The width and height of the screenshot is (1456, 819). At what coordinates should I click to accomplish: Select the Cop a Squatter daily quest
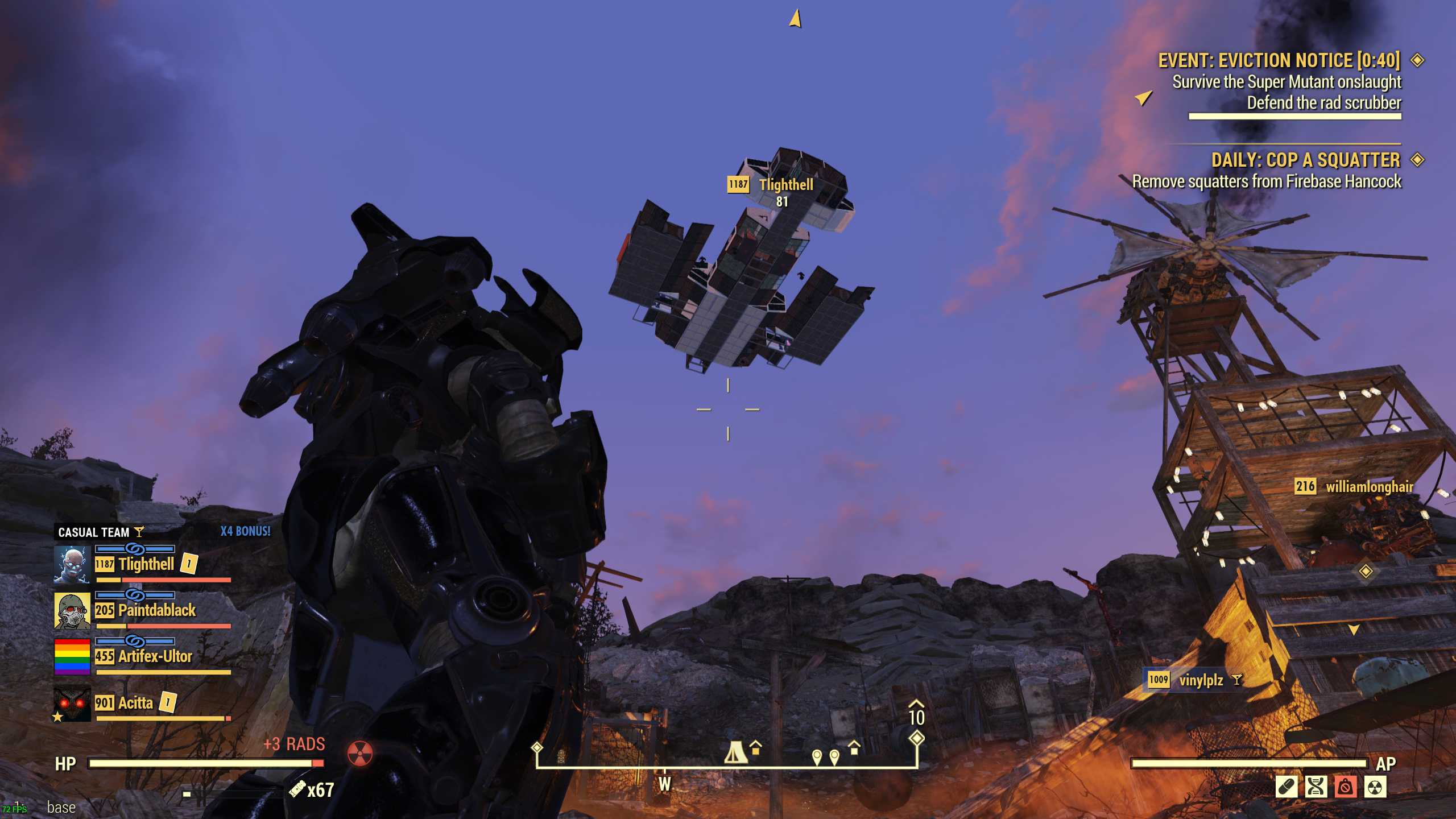[1305, 160]
